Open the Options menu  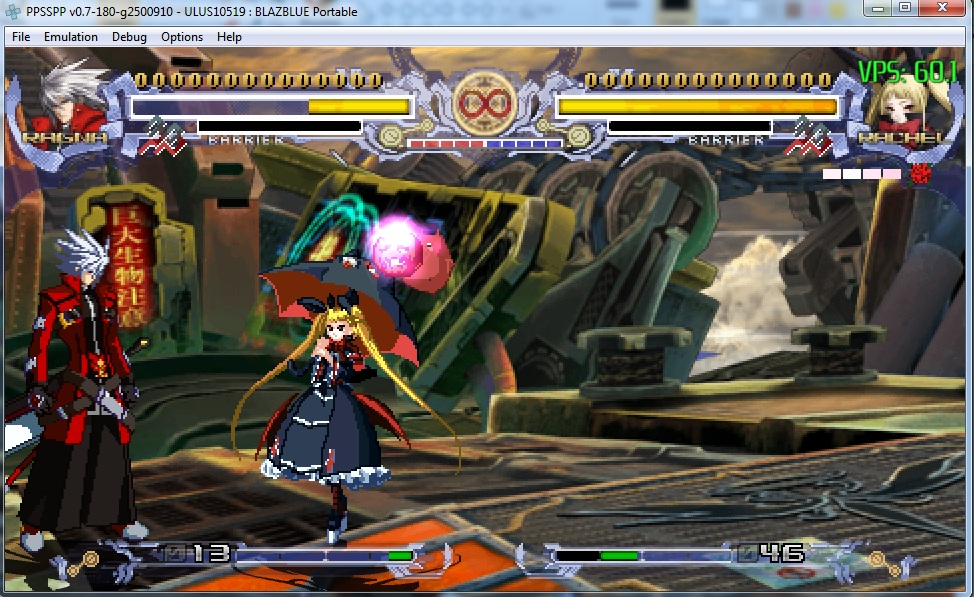(182, 37)
